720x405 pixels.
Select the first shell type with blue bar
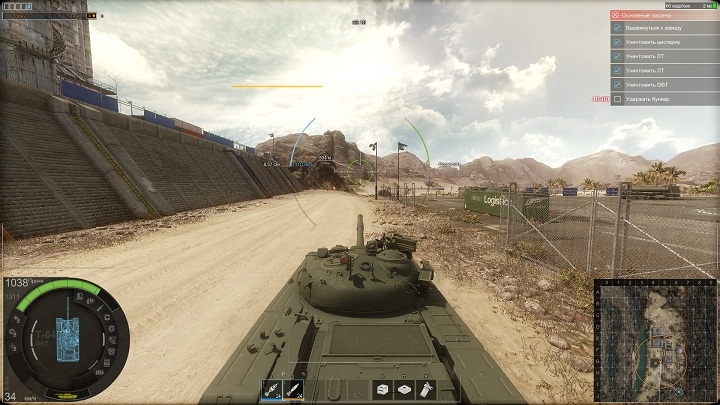271,390
